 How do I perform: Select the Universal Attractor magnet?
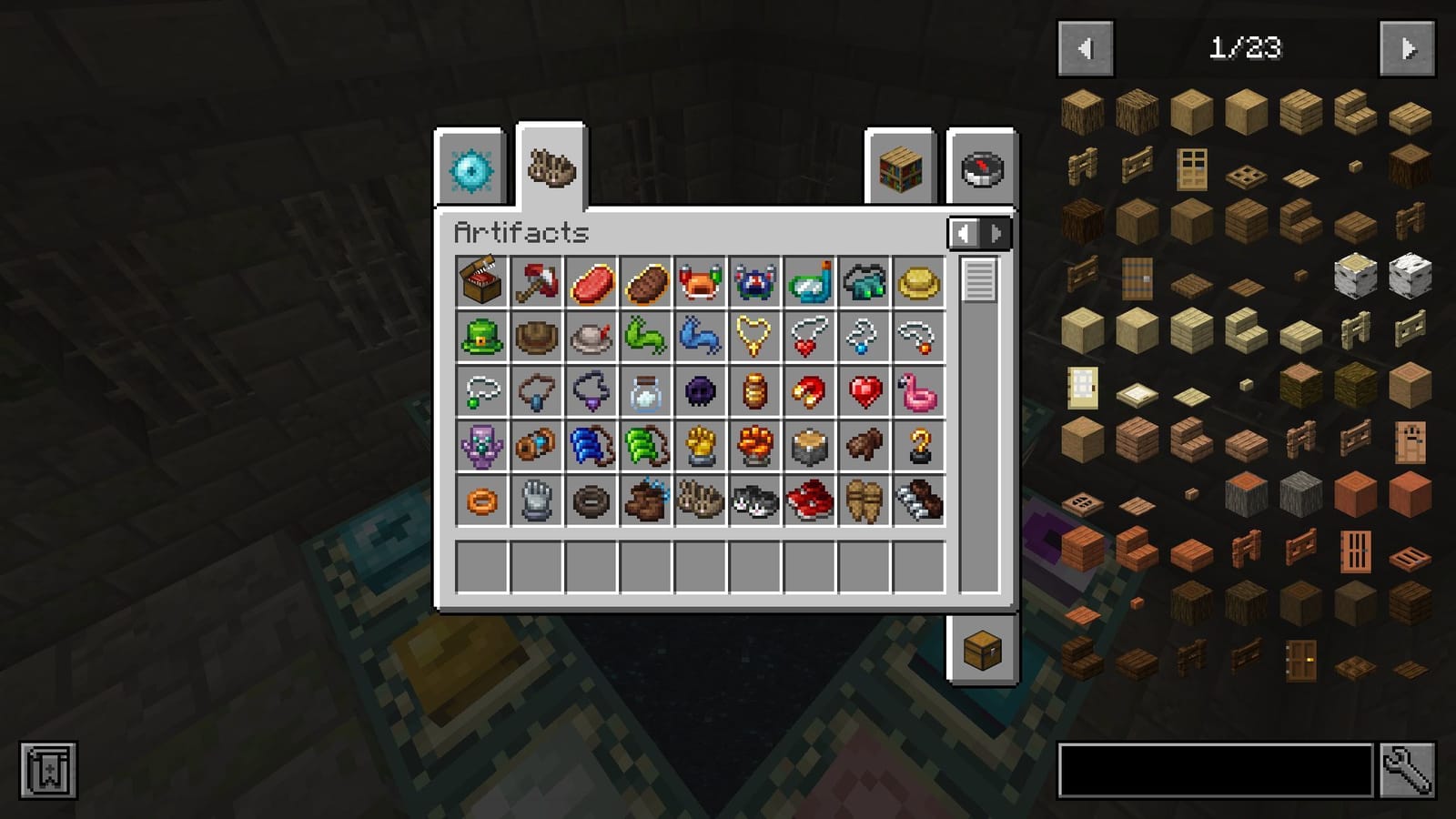pos(805,391)
